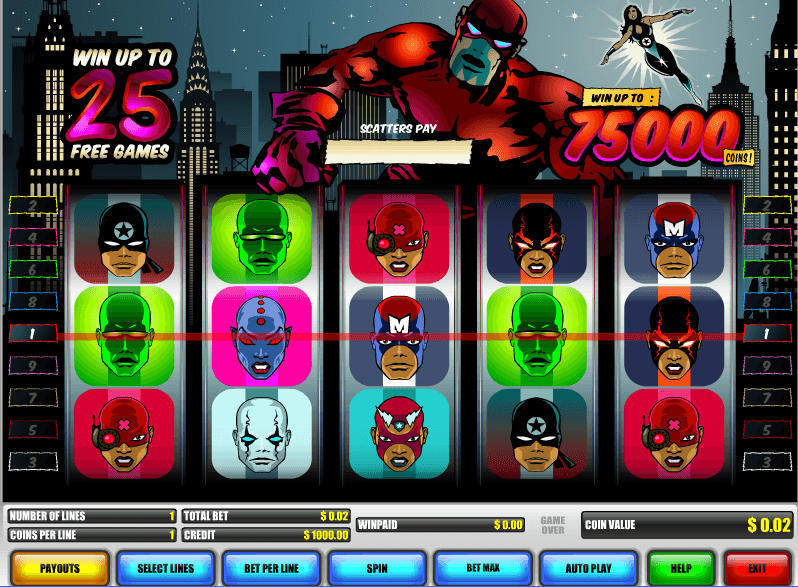Spin the reels

coord(377,568)
